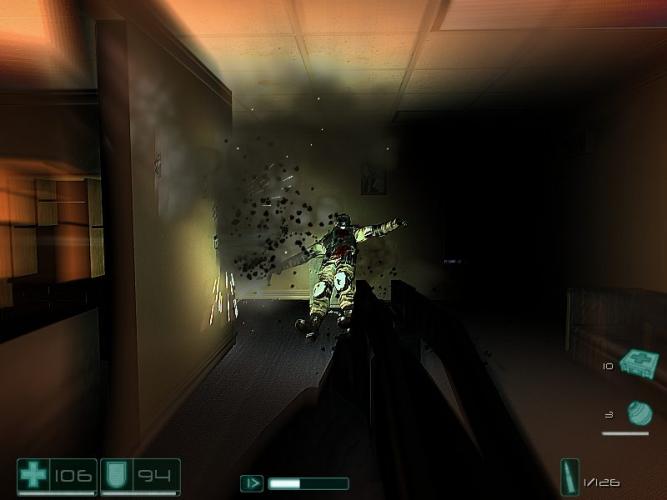Image resolution: width=667 pixels, height=500 pixels.
Task: Click the ammo magazine icon
Action: (x=570, y=477)
